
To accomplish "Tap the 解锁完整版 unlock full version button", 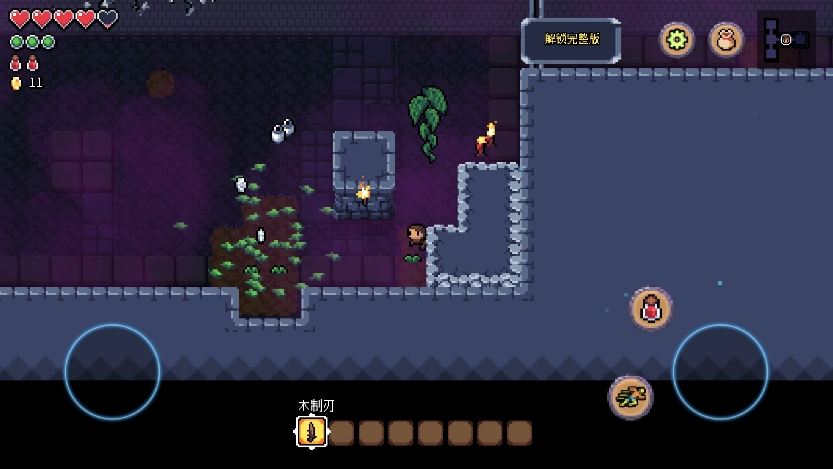I will pos(571,40).
